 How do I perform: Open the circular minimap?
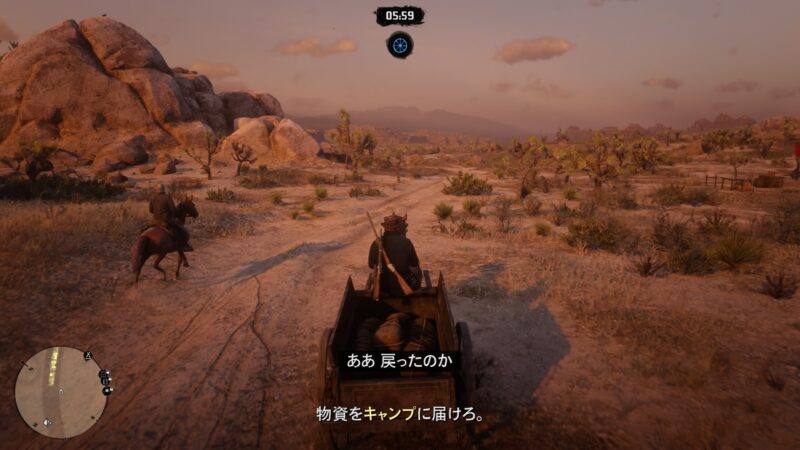[61, 392]
